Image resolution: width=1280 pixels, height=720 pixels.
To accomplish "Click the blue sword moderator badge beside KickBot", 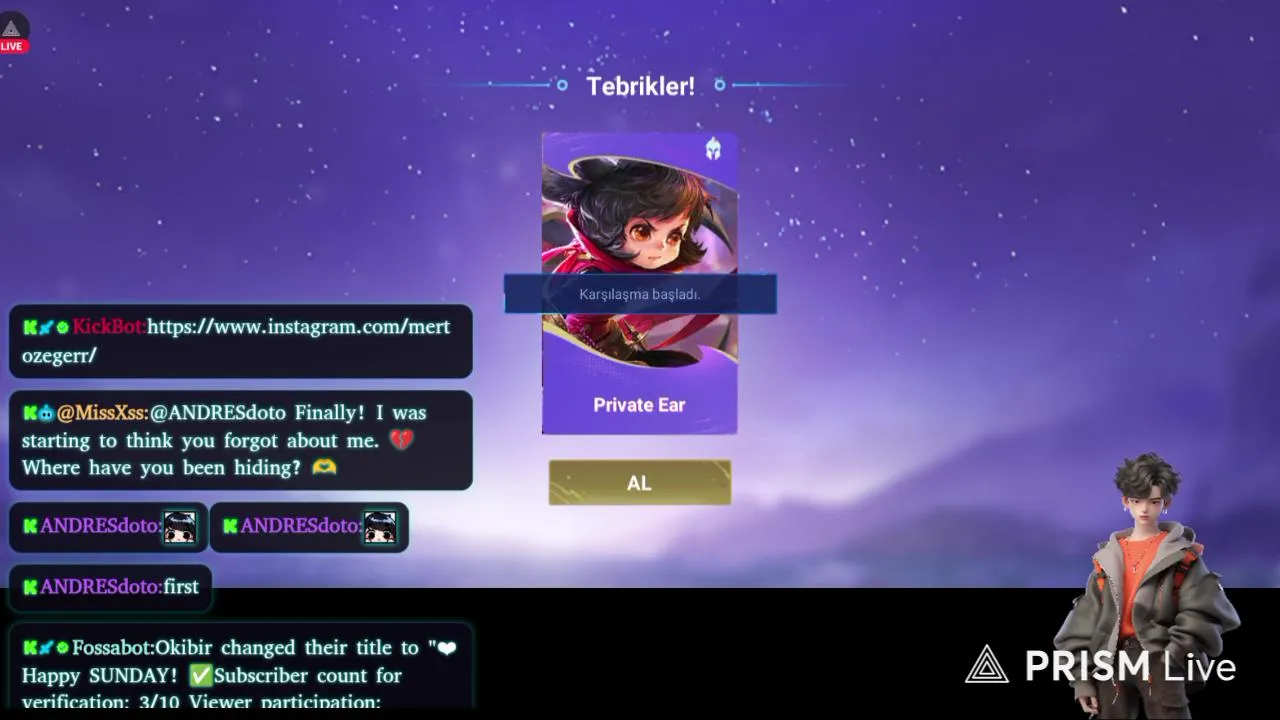I will [x=47, y=326].
